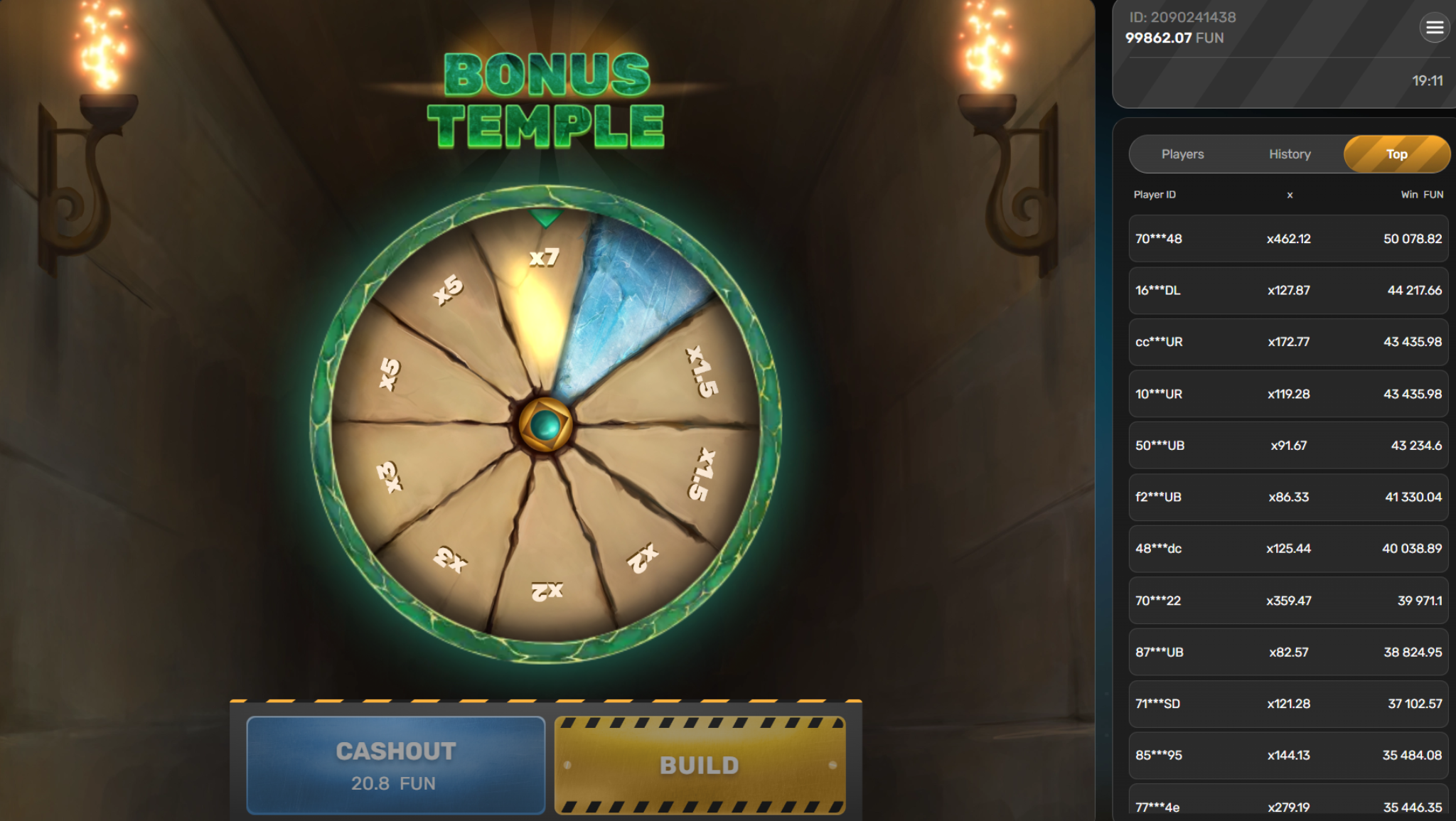Select the blue ice x7 wheel segment

pos(626,299)
